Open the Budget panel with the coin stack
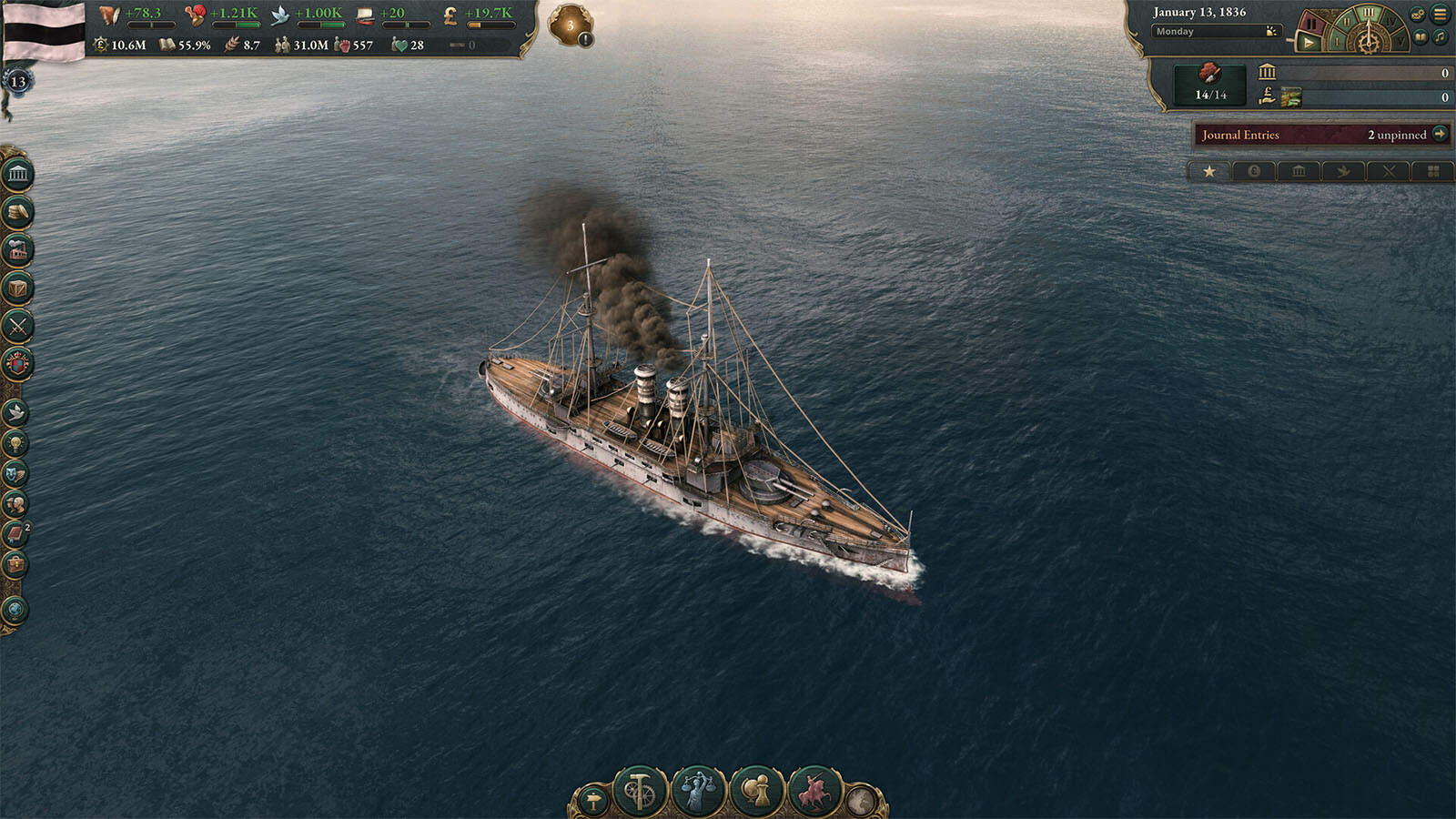1456x819 pixels. [x=17, y=212]
